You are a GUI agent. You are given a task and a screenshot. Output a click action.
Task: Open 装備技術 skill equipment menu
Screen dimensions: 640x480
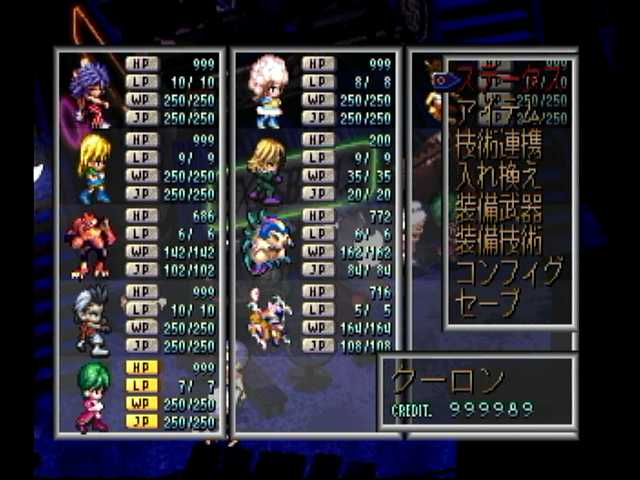[499, 241]
